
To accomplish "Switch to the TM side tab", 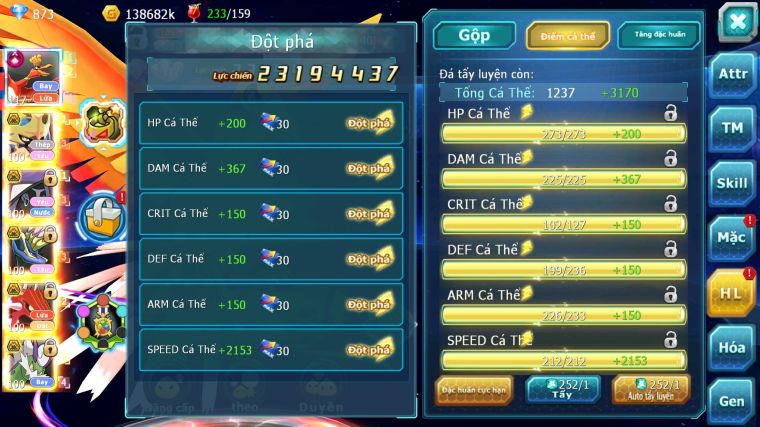I will pos(733,128).
